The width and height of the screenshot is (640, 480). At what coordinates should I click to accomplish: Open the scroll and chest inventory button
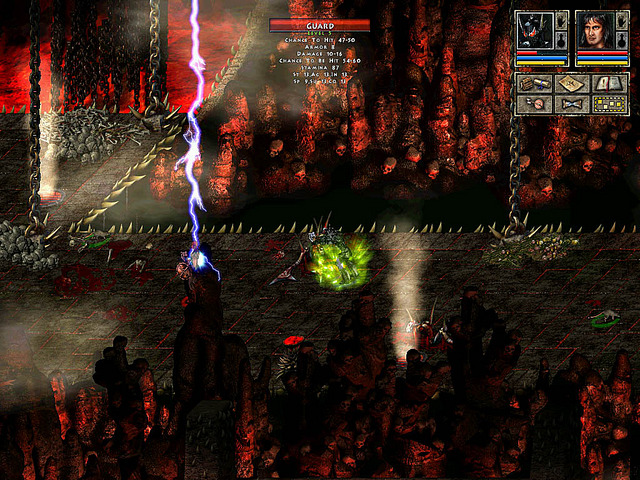point(535,84)
